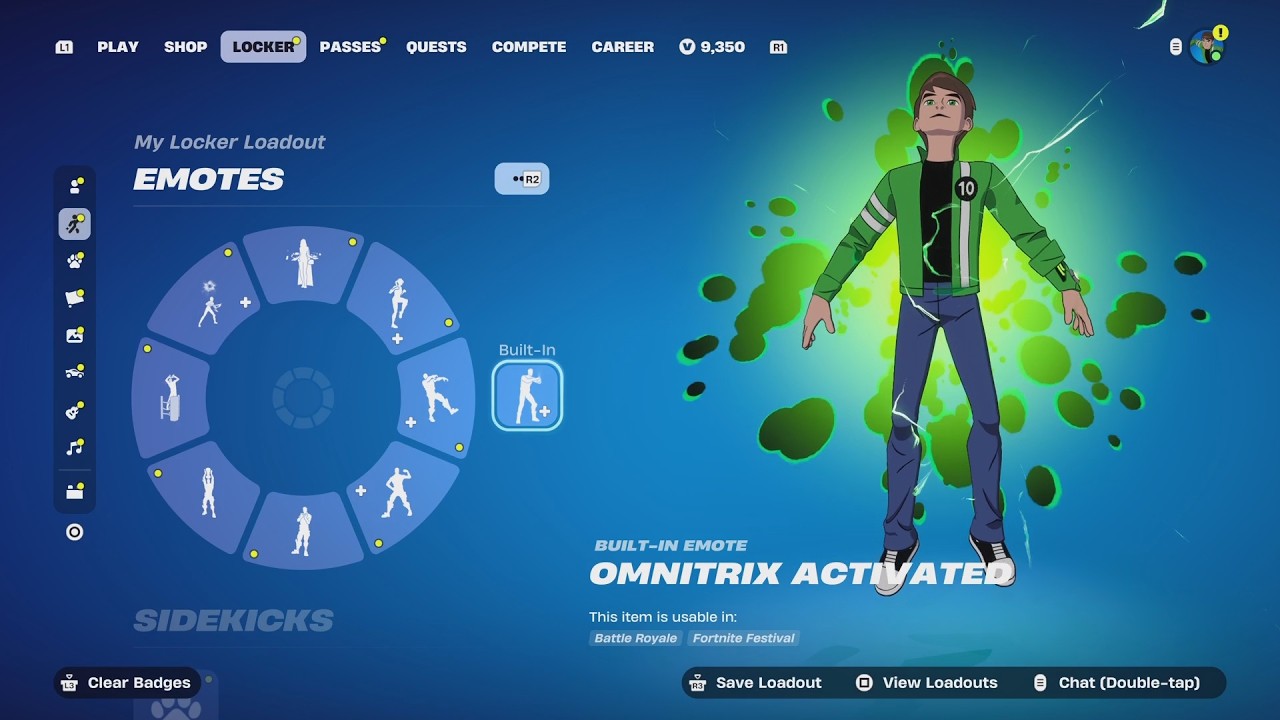The image size is (1280, 720).
Task: View saved loadouts
Action: [927, 683]
